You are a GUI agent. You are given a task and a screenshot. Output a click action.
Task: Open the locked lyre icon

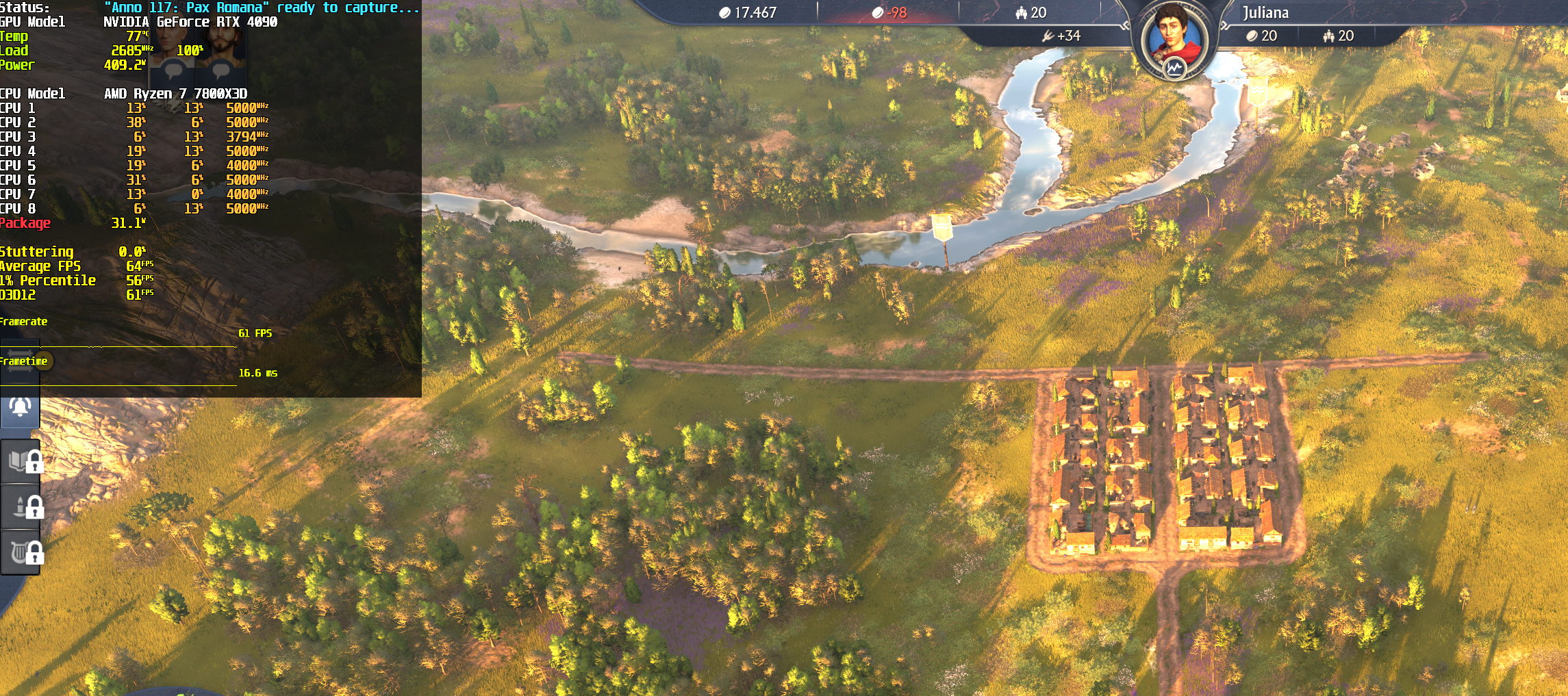click(21, 552)
